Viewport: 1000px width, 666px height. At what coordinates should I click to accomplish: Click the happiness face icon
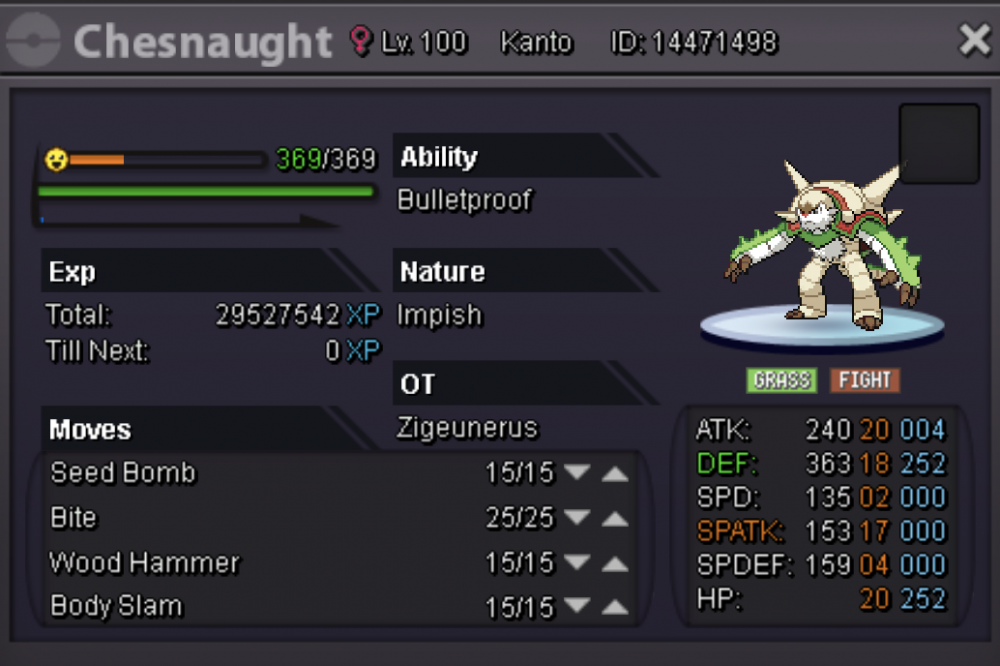pyautogui.click(x=56, y=159)
